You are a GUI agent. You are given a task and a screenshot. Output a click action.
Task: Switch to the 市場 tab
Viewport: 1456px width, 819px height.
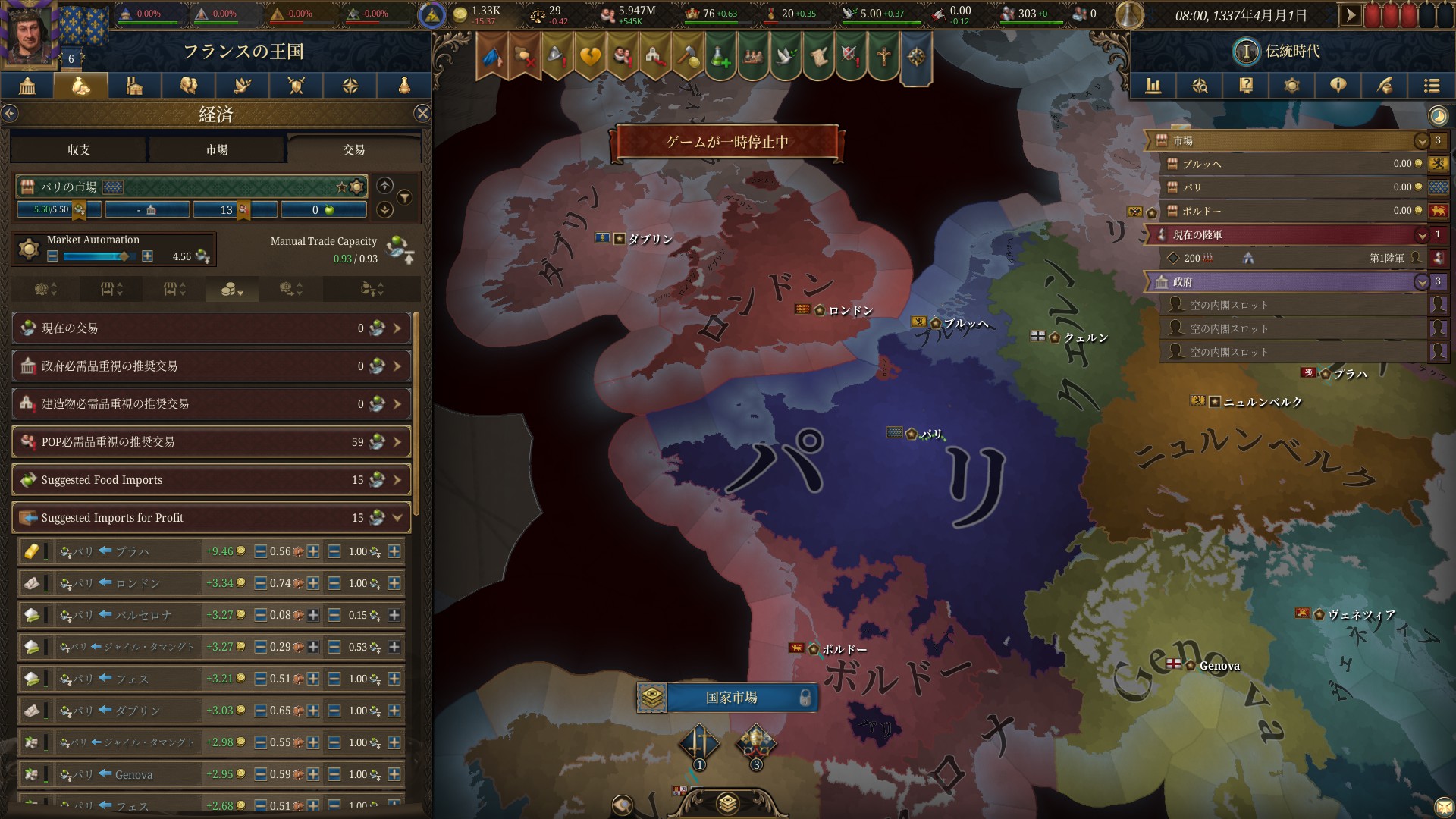click(x=216, y=149)
